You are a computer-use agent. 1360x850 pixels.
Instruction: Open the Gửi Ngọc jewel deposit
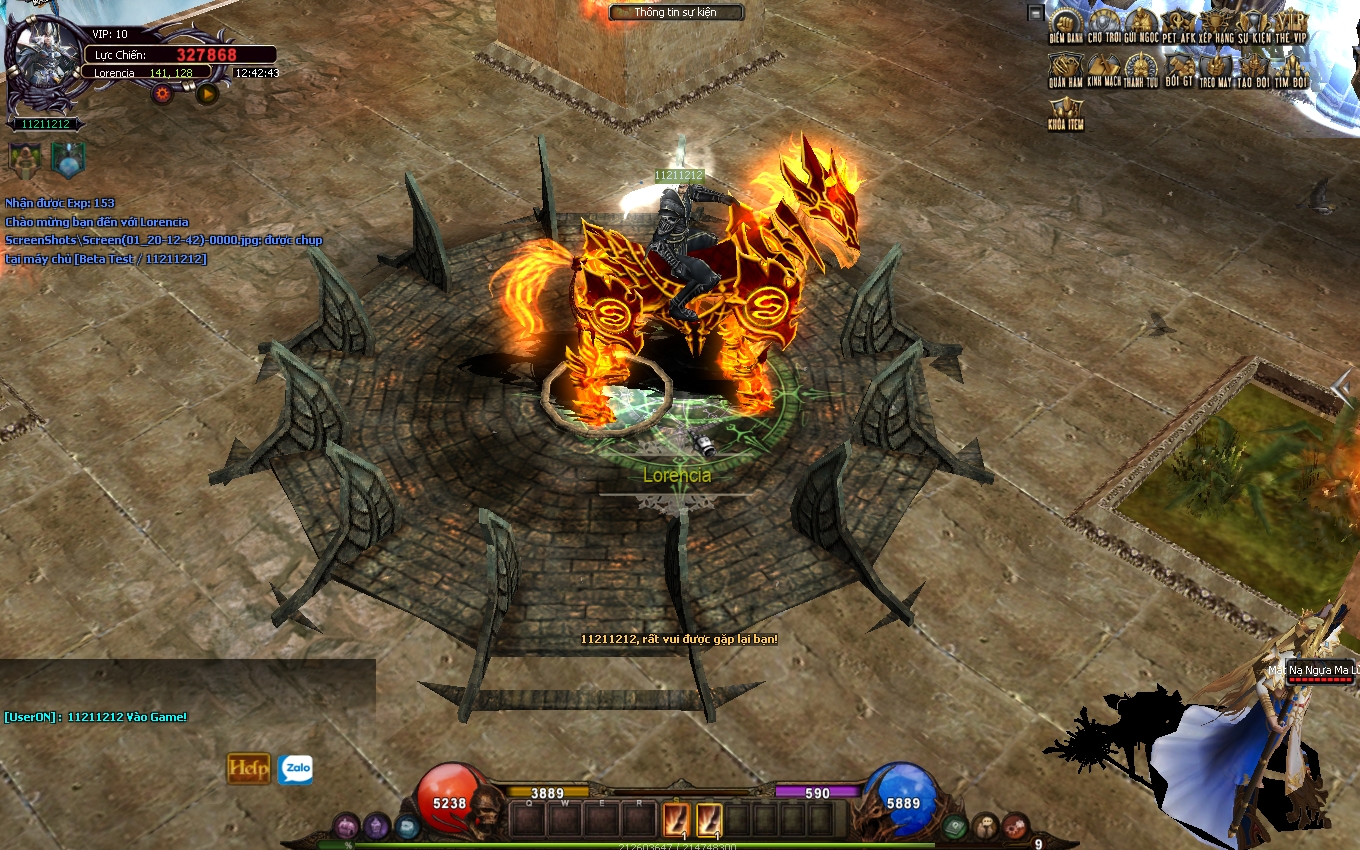[x=1141, y=23]
